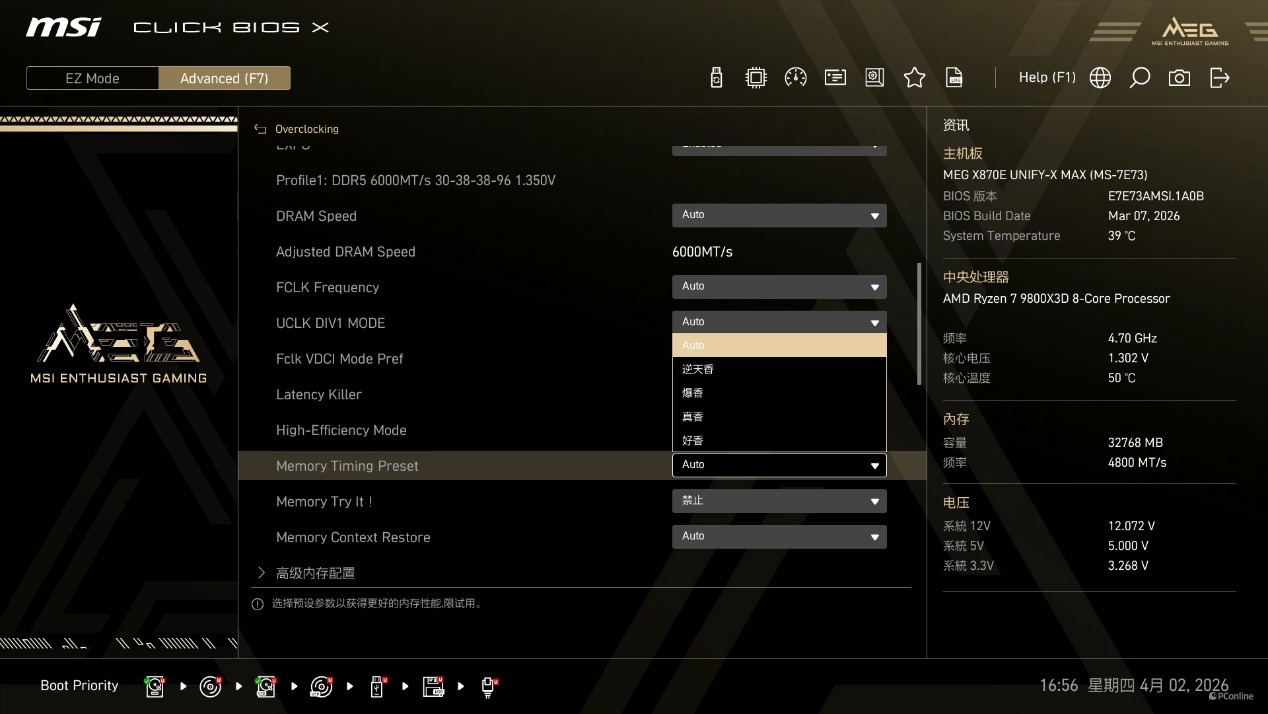The image size is (1268, 714).
Task: Open the star favorites icon
Action: click(x=914, y=78)
